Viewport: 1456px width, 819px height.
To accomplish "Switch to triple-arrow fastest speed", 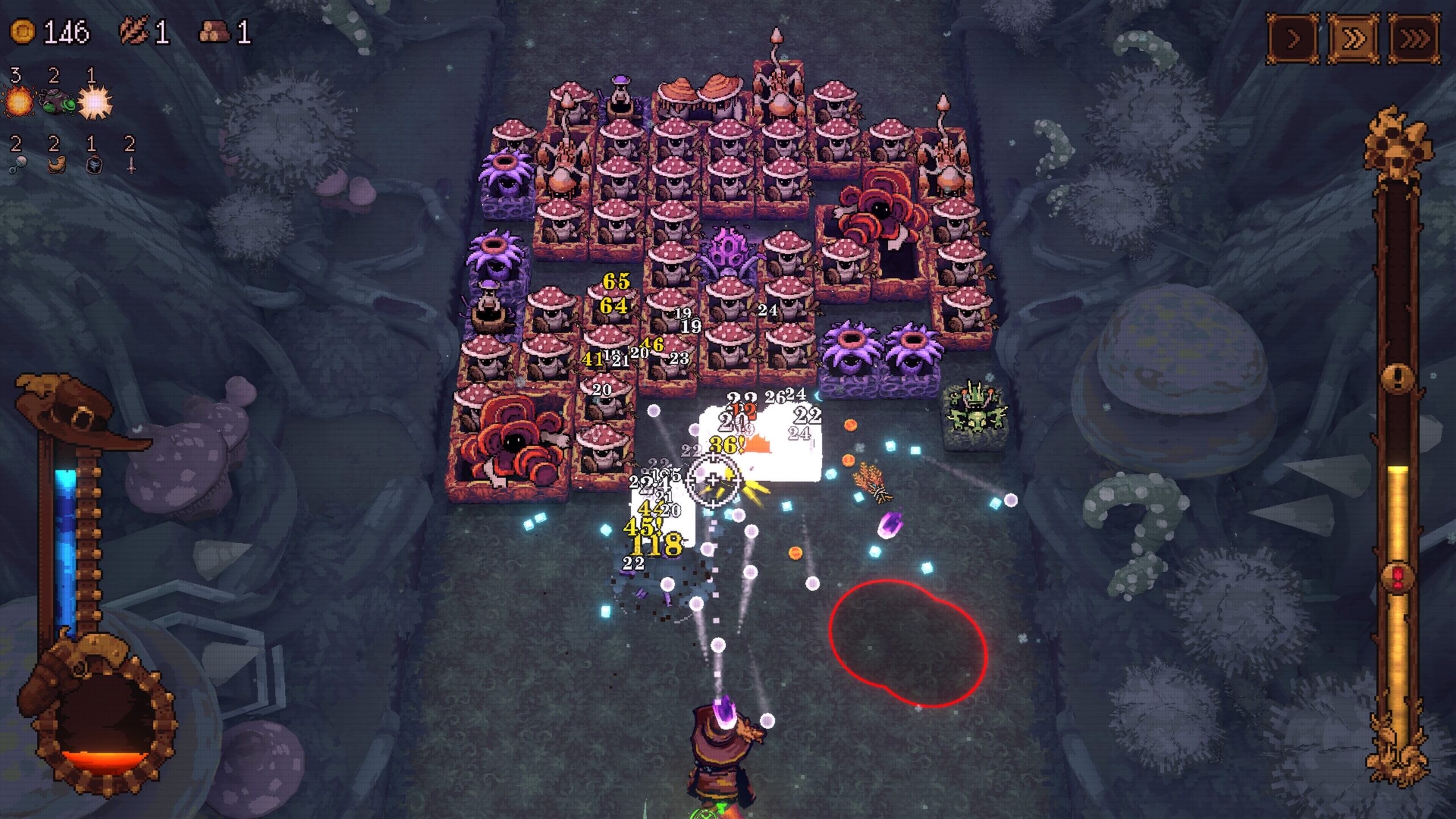I will coord(1415,39).
